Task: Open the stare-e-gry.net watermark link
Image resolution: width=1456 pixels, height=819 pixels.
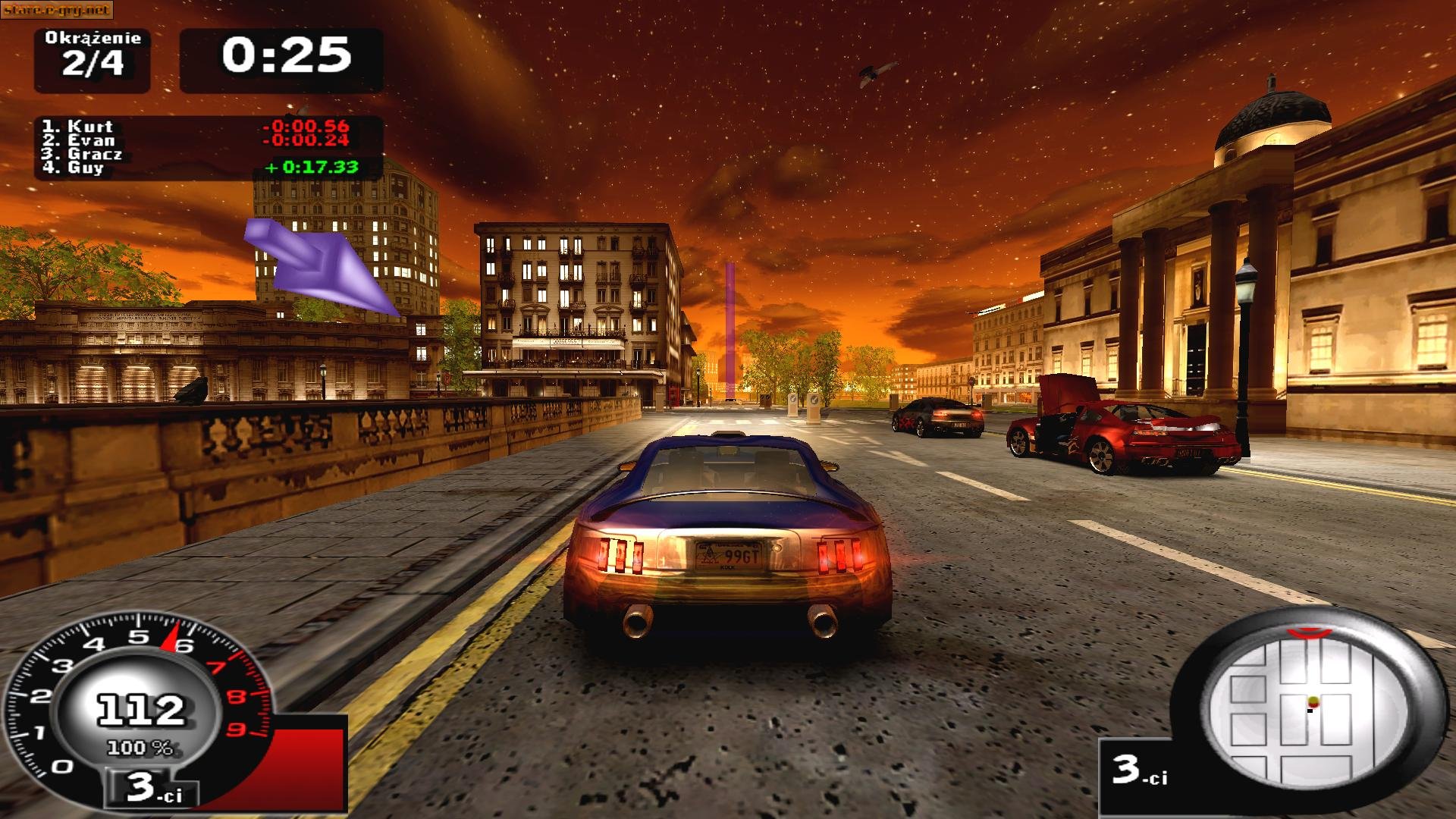Action: coord(55,9)
